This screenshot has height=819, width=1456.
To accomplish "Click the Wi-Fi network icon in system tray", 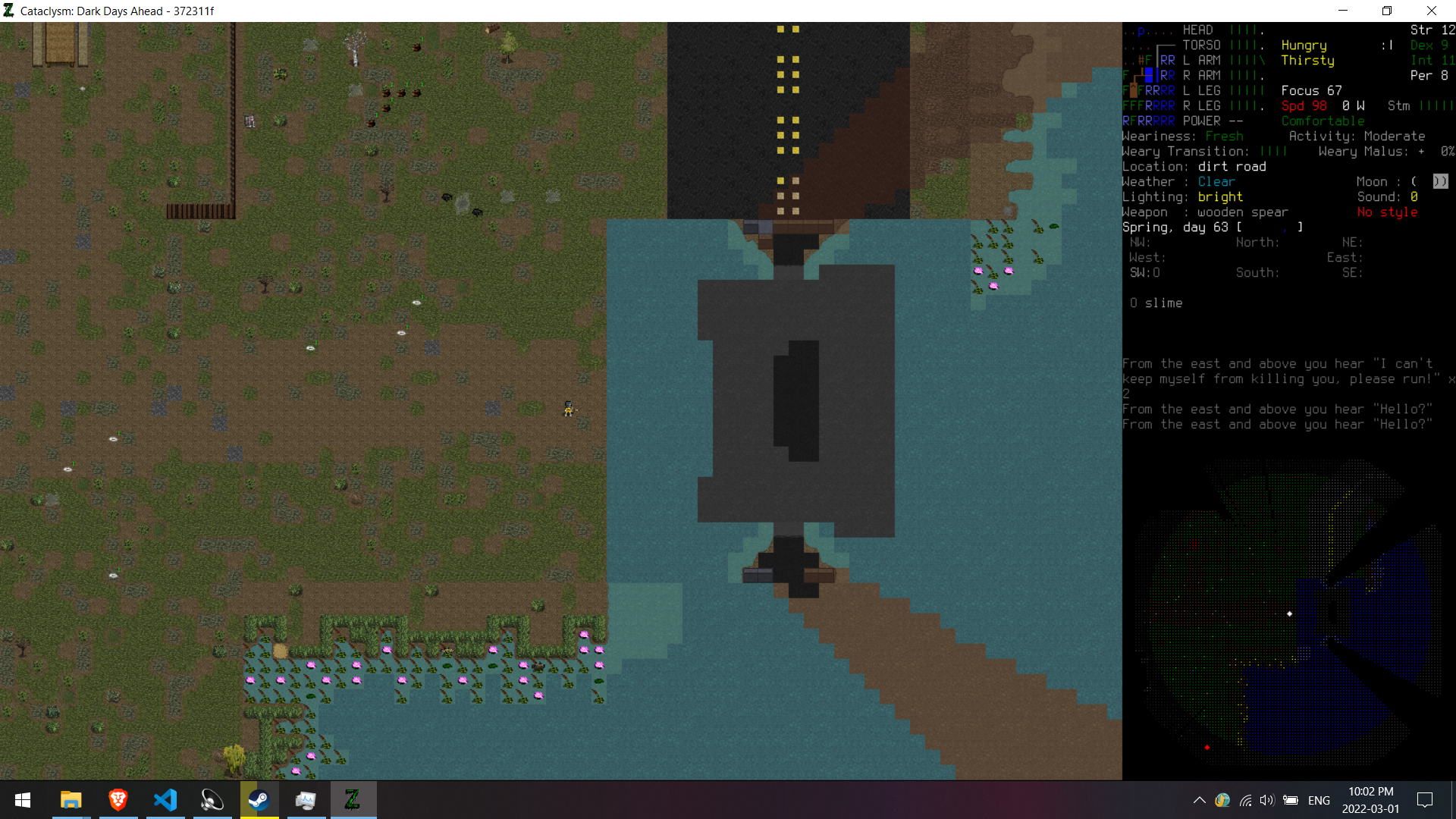I will [1246, 800].
